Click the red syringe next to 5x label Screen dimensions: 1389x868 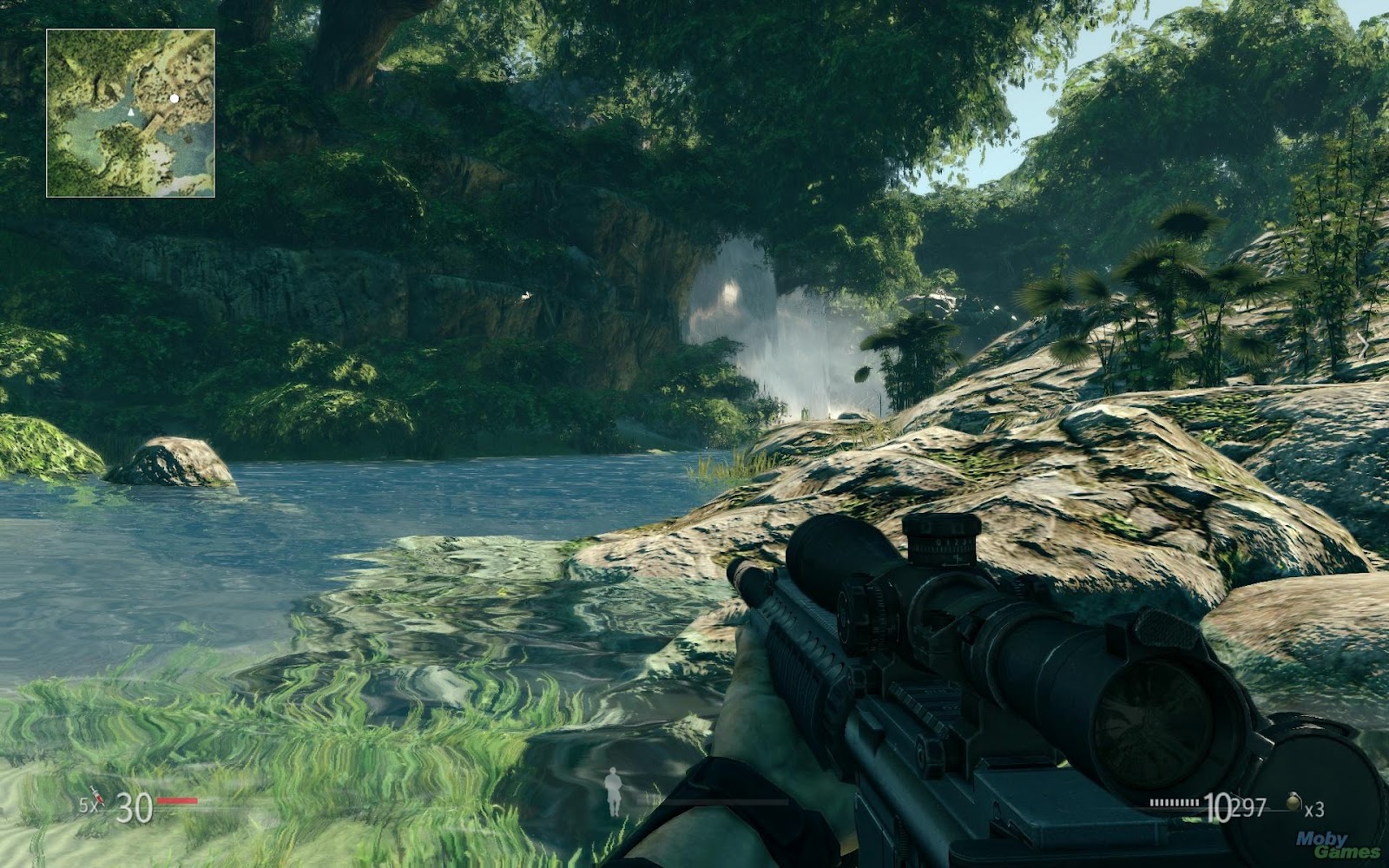[x=96, y=797]
